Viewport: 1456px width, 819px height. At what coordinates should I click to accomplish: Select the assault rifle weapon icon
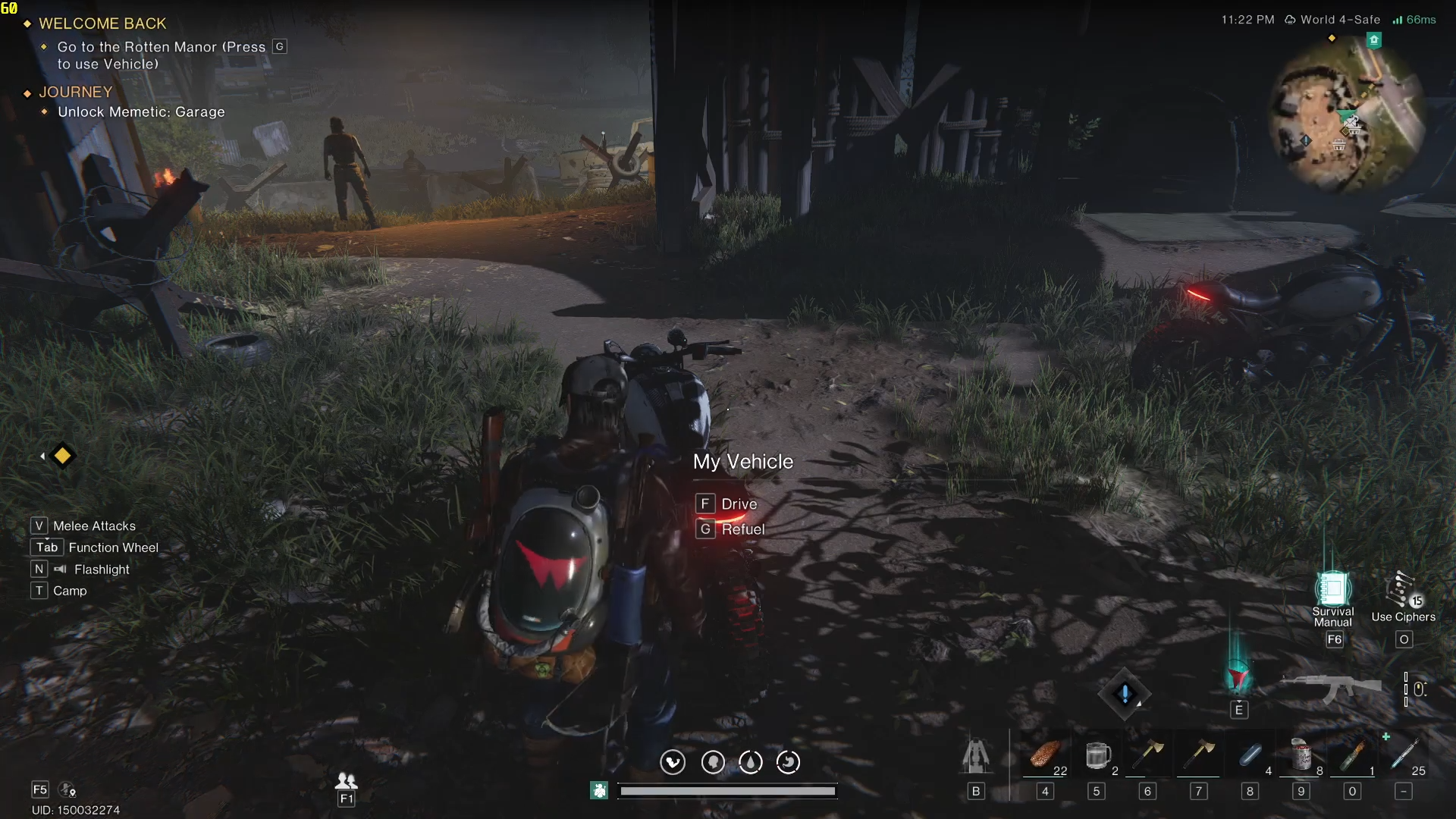(x=1332, y=688)
